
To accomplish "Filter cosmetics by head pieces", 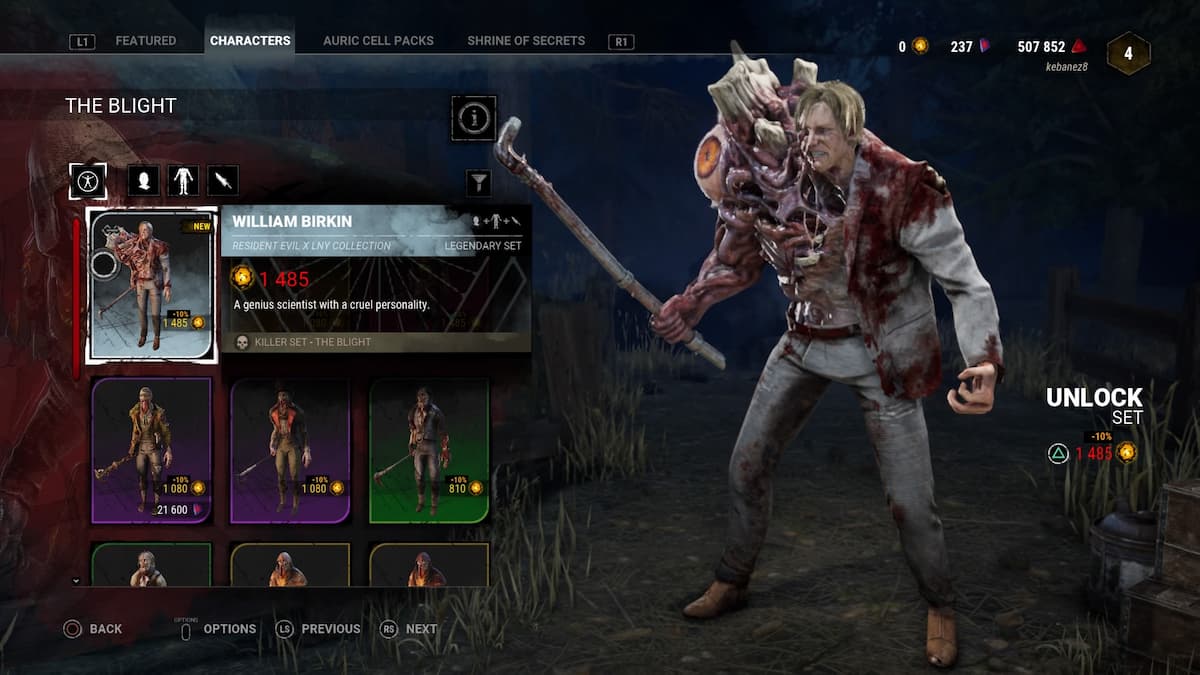I will click(144, 181).
